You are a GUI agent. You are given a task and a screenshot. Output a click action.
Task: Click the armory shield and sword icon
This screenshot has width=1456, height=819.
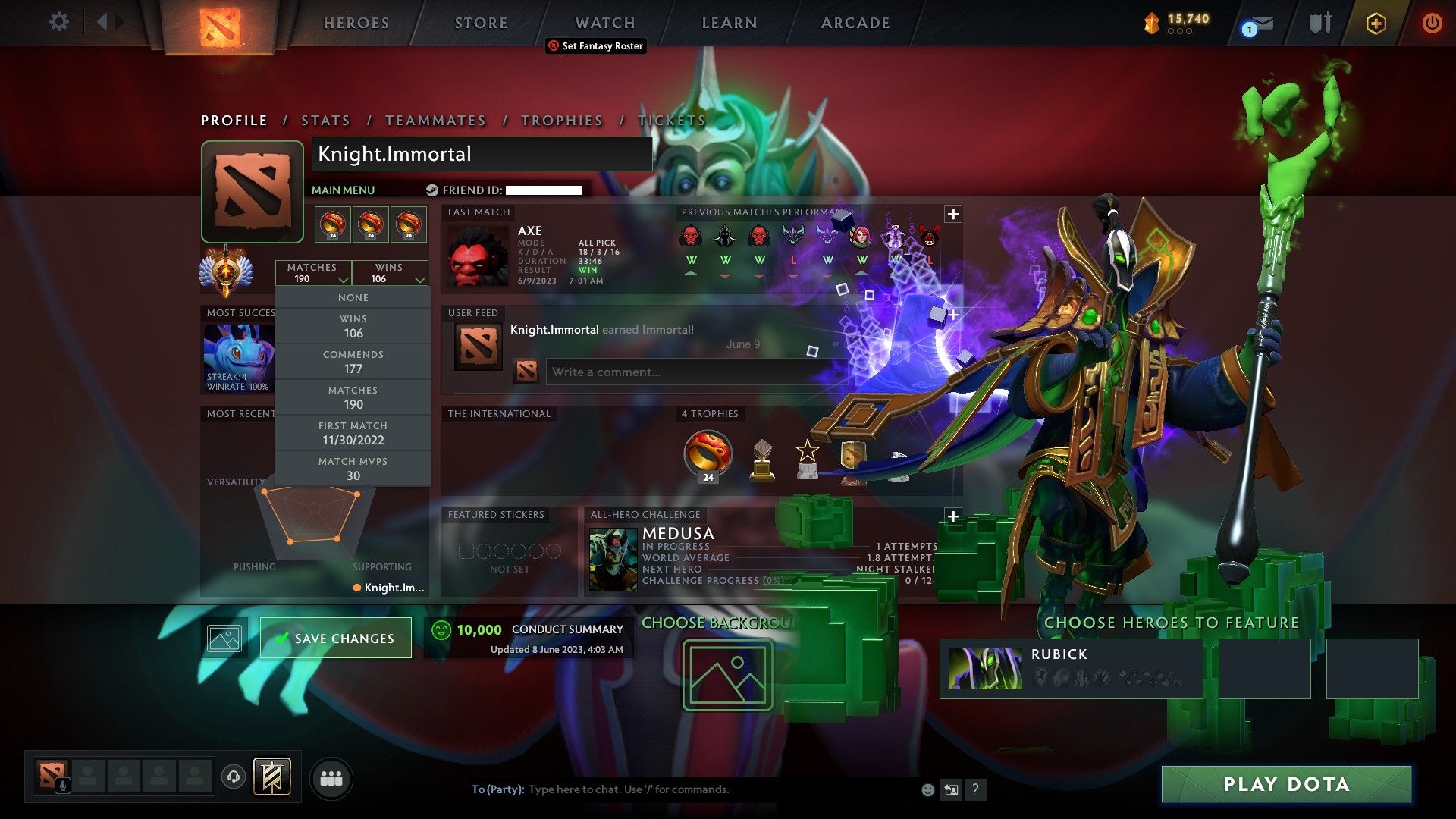coord(1319,23)
